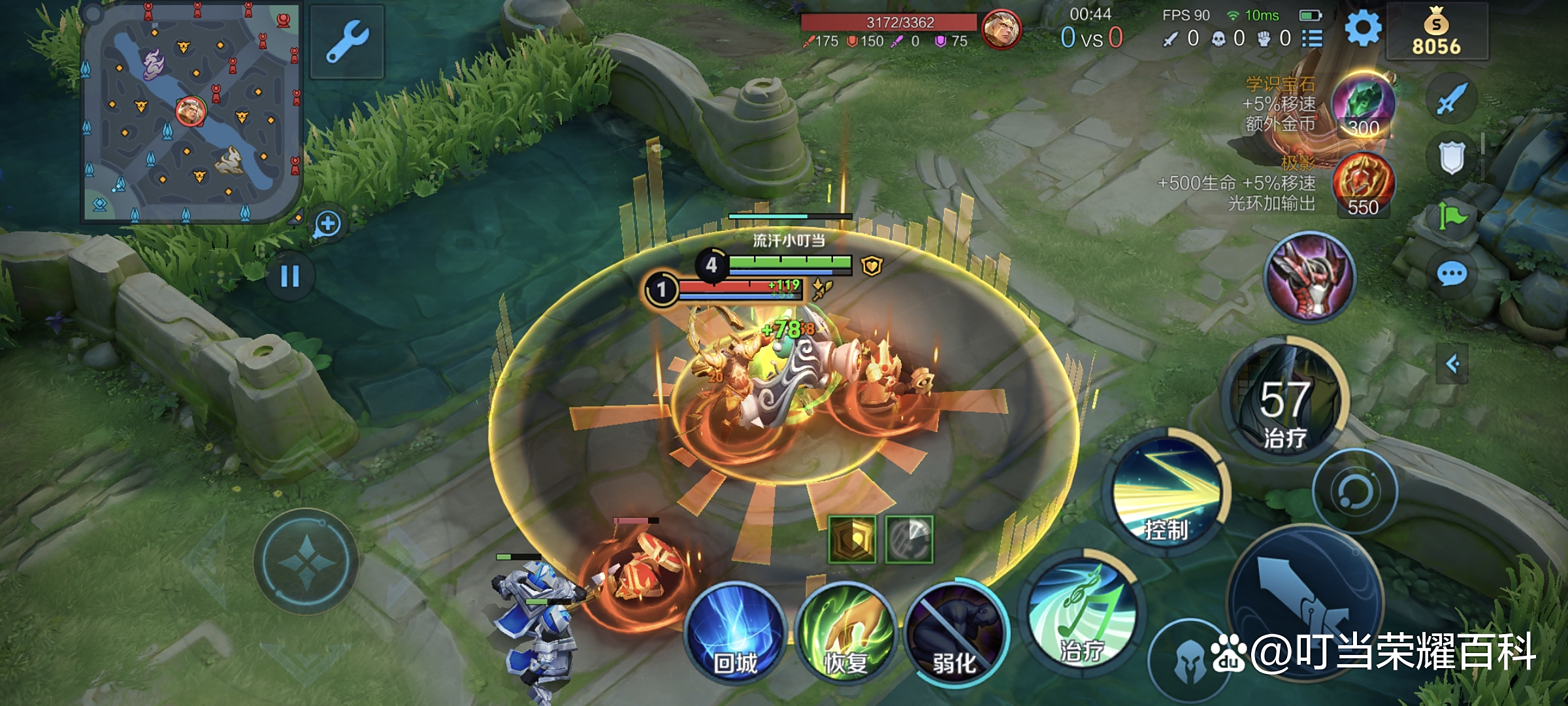This screenshot has height=706, width=1568.
Task: Select the shield defend signal button
Action: (x=1452, y=157)
